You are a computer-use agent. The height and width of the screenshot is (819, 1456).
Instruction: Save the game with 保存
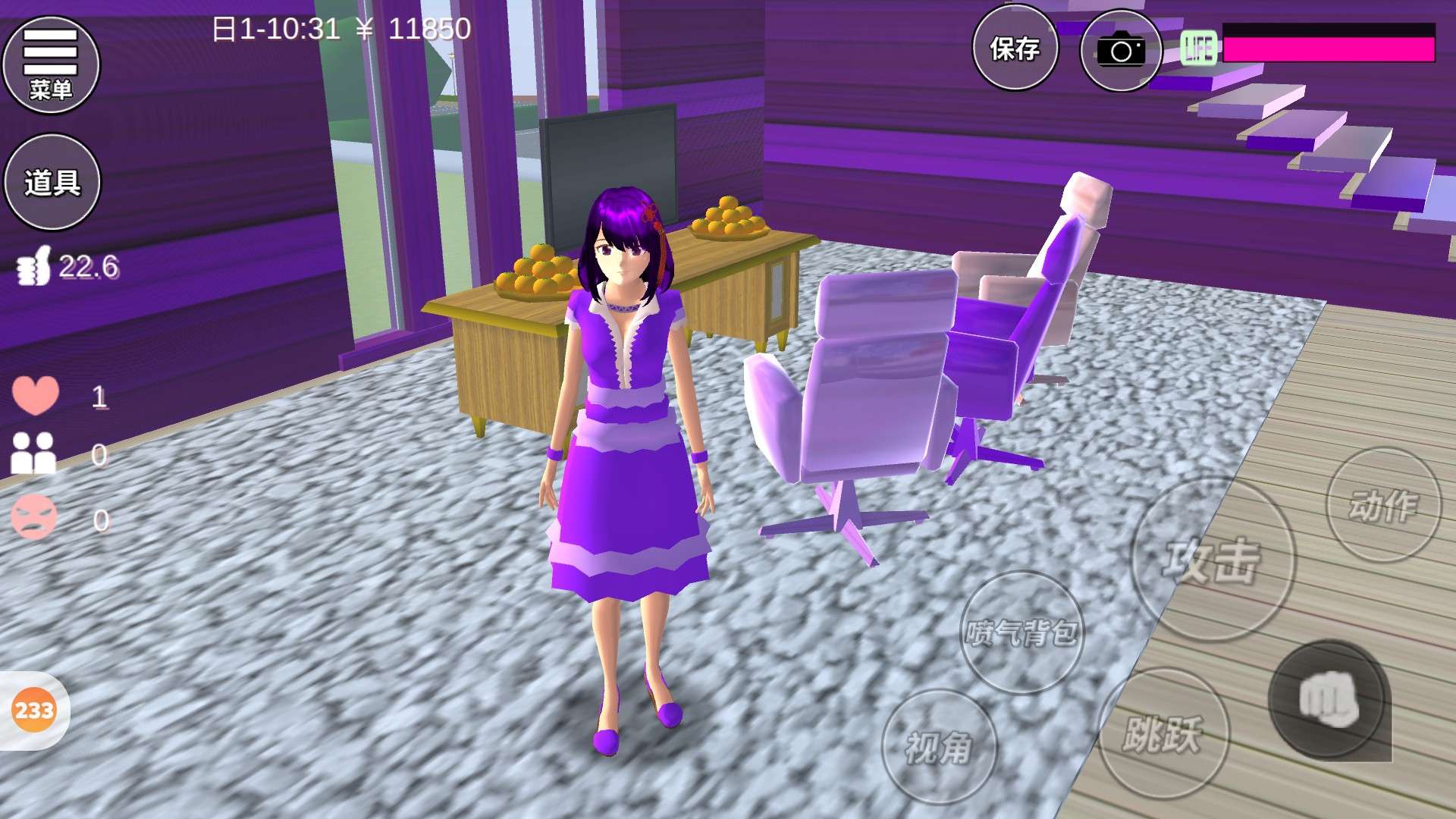click(x=1015, y=49)
